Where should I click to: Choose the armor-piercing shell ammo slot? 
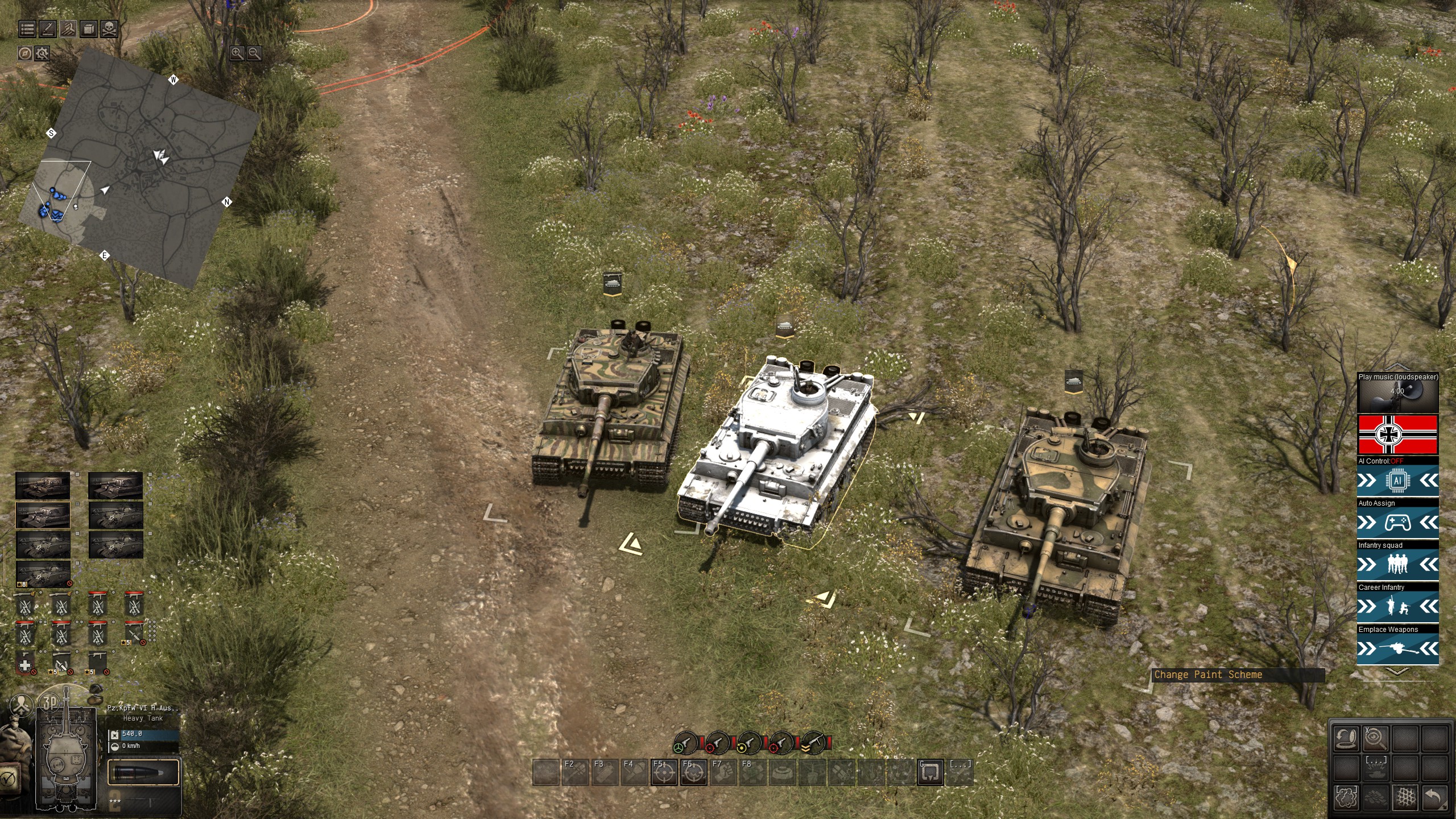(143, 773)
